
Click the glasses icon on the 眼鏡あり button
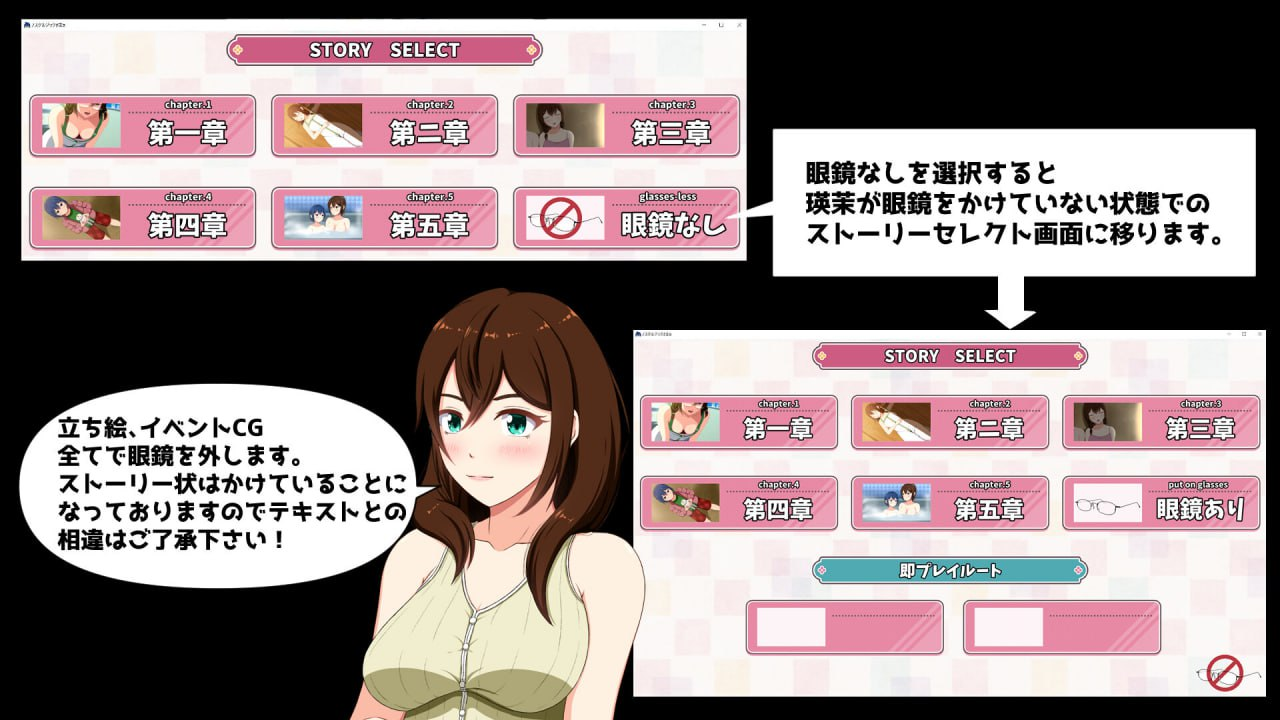click(1110, 505)
